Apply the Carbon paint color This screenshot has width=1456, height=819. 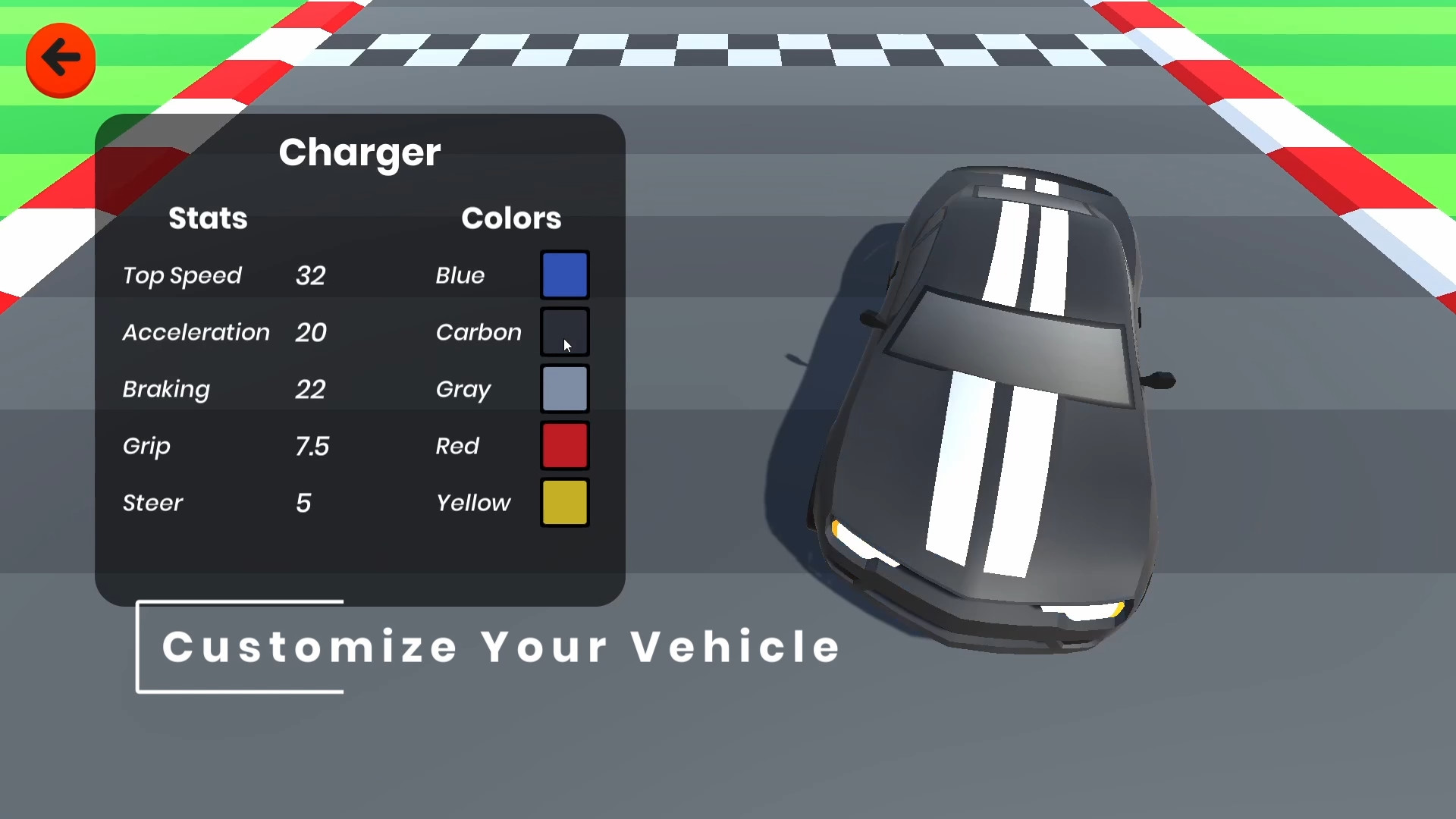coord(564,331)
